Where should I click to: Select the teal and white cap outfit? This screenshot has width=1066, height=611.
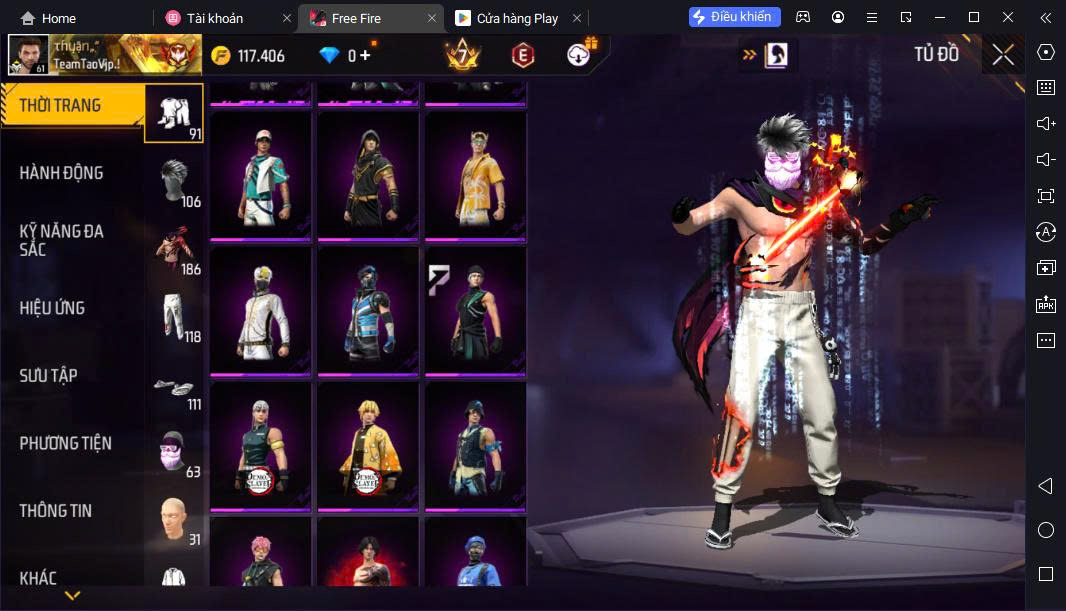[x=261, y=174]
